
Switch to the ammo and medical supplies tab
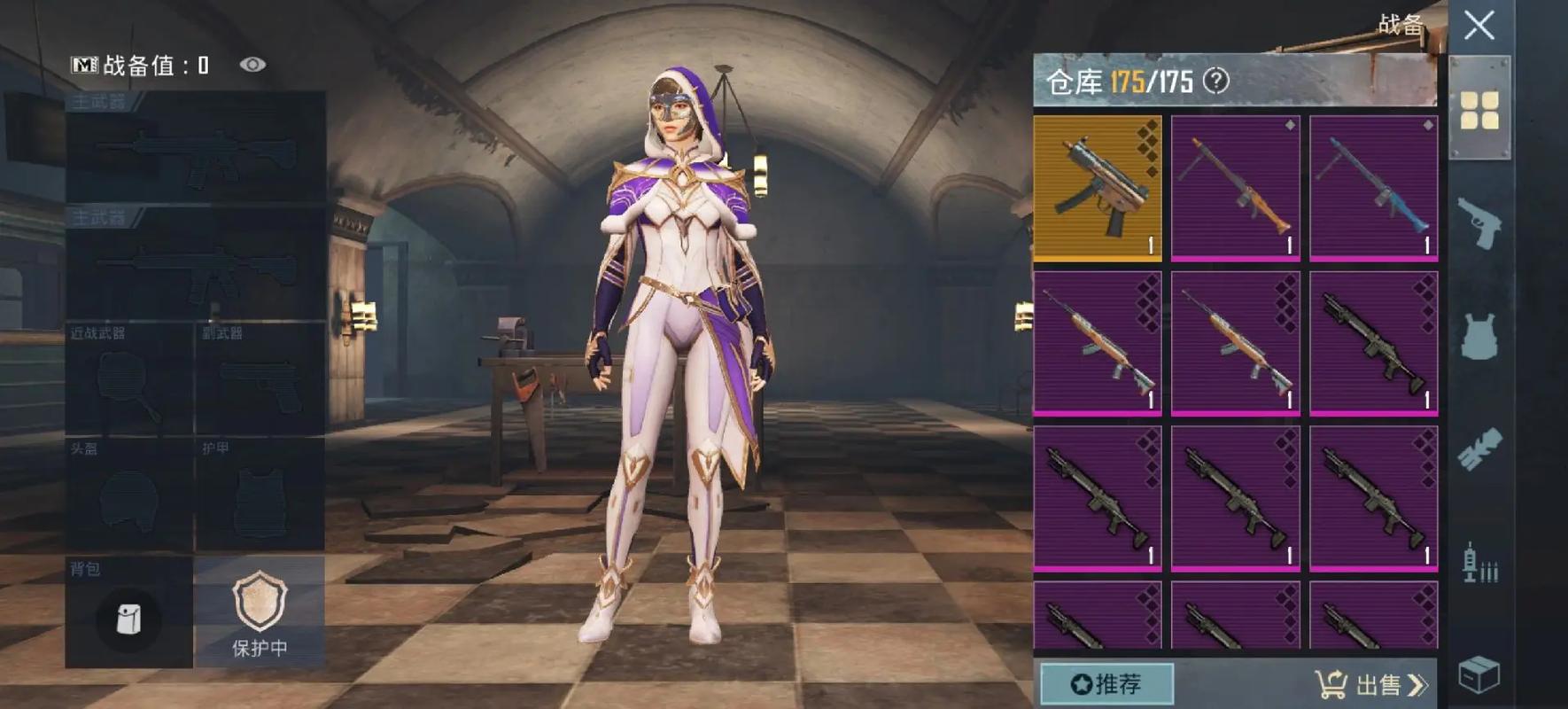tap(1479, 563)
